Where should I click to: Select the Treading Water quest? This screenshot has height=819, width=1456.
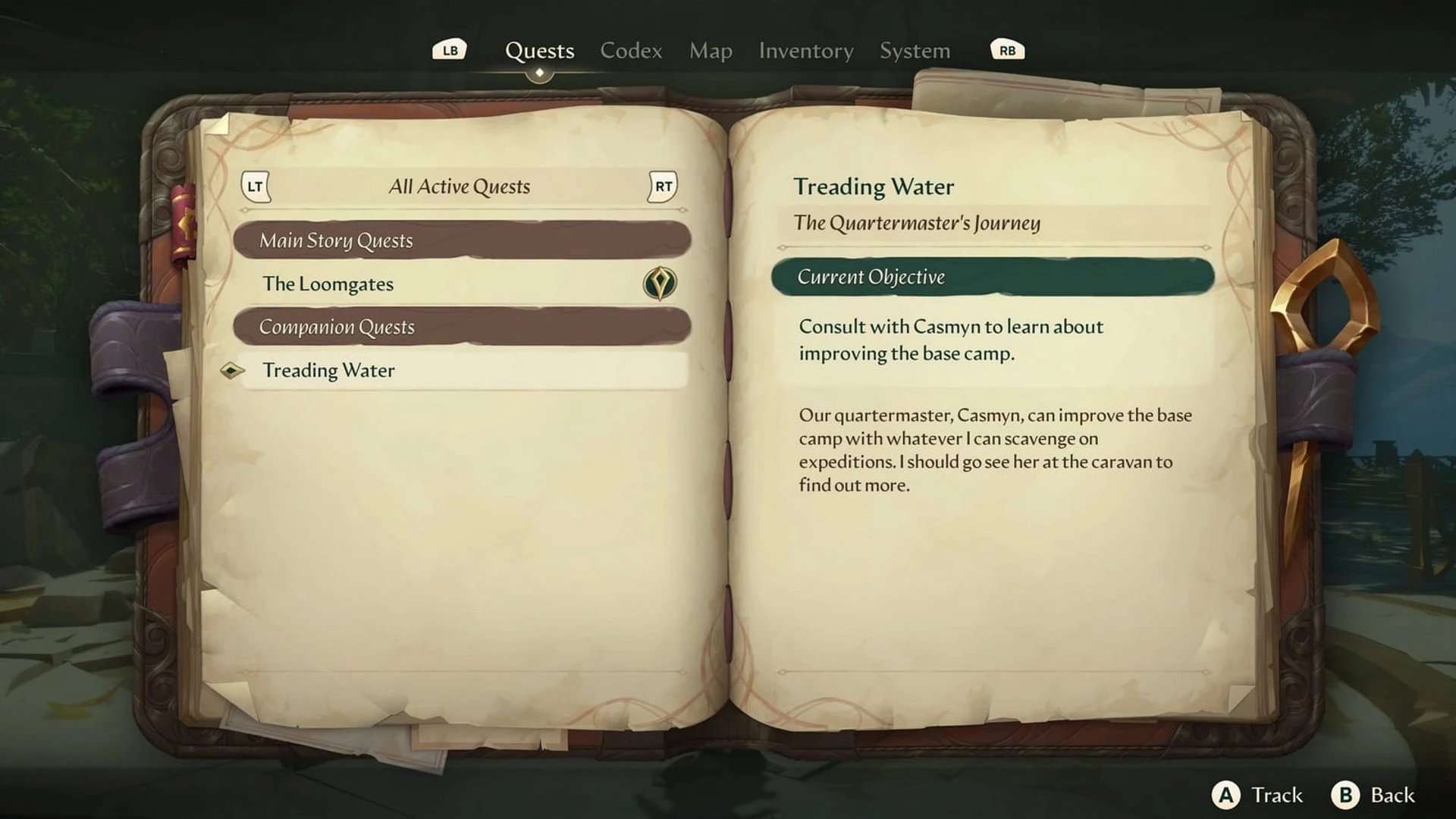click(328, 370)
